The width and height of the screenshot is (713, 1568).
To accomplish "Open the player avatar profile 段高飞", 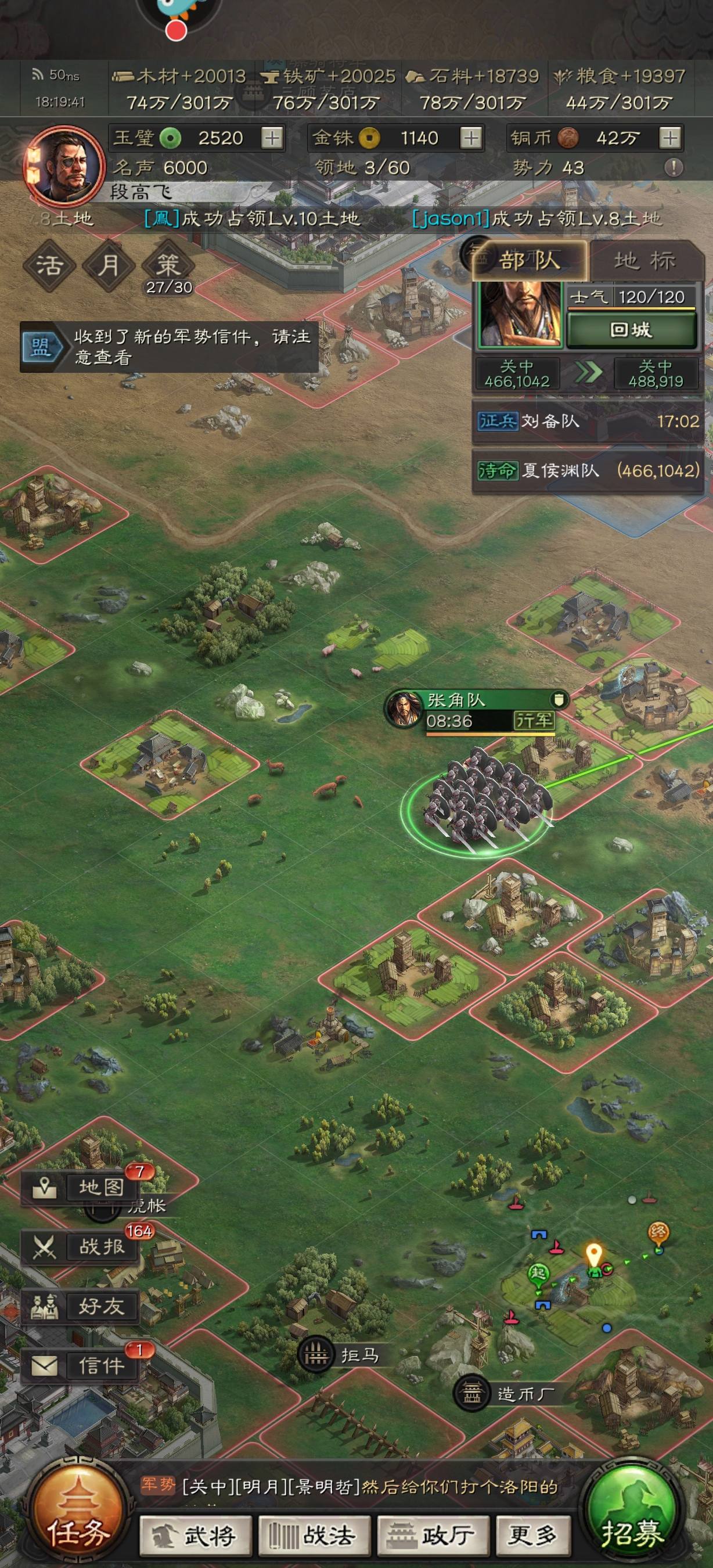I will [x=64, y=164].
